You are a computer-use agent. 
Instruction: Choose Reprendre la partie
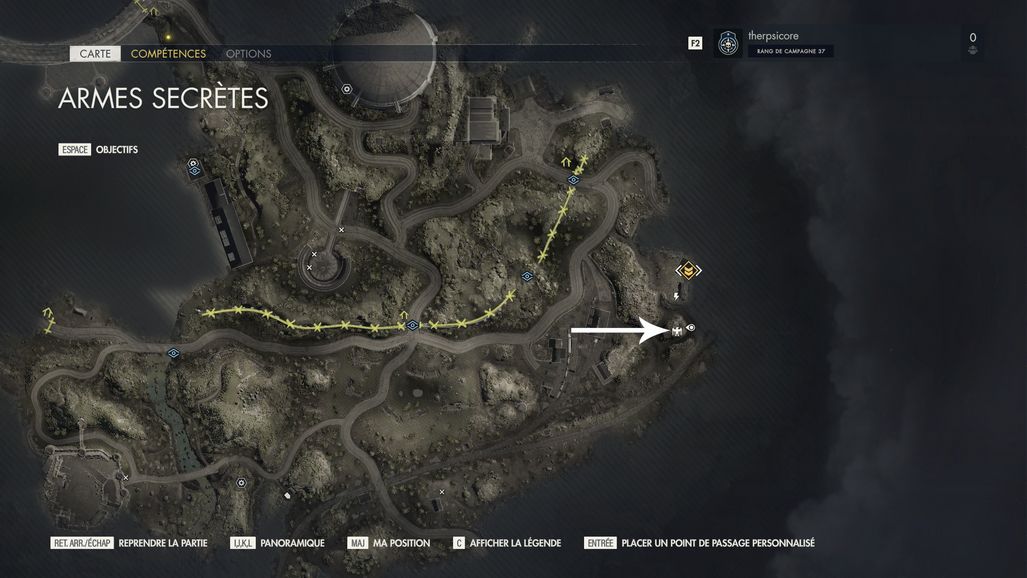click(162, 543)
